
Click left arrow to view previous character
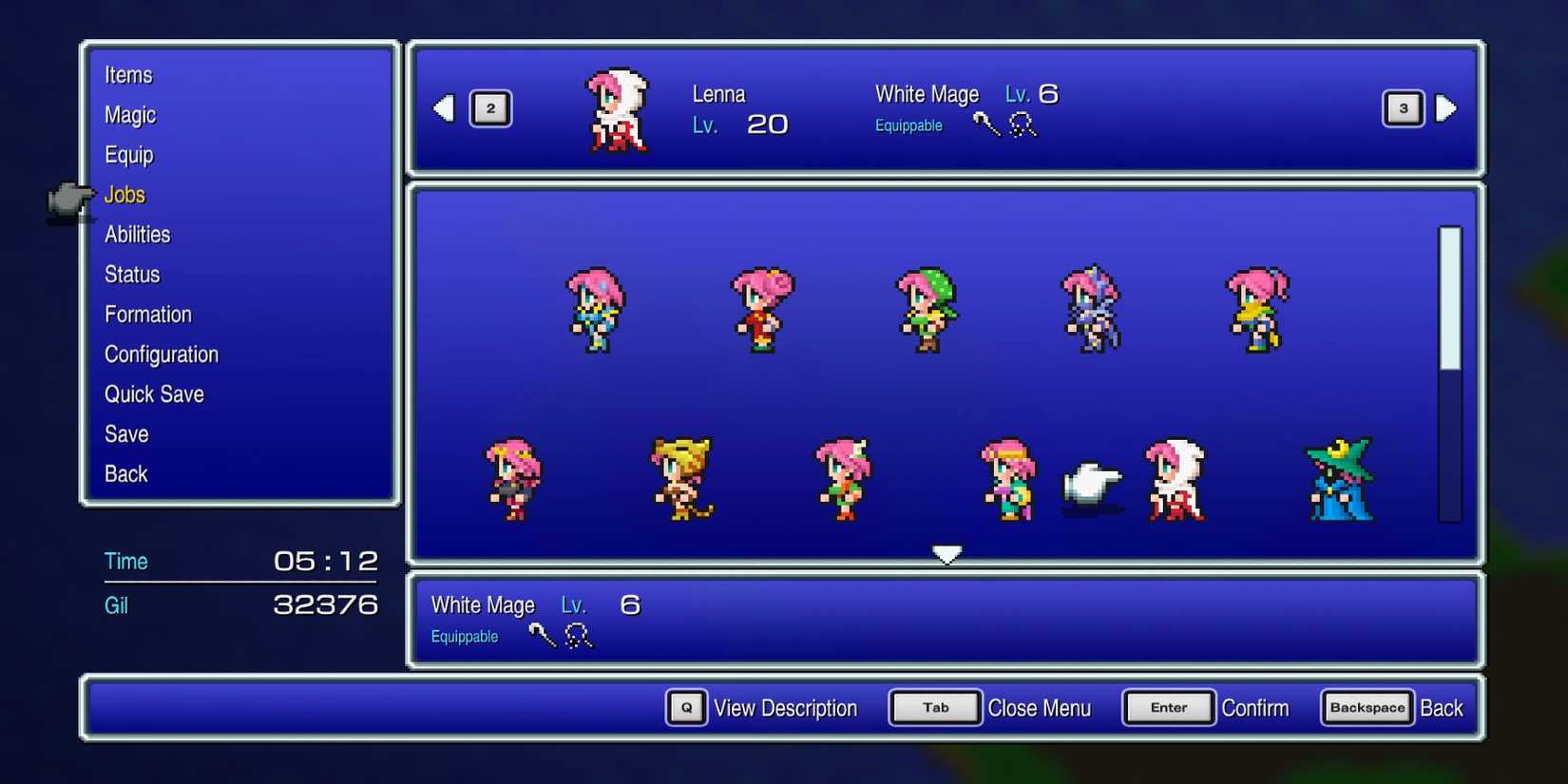[x=443, y=108]
